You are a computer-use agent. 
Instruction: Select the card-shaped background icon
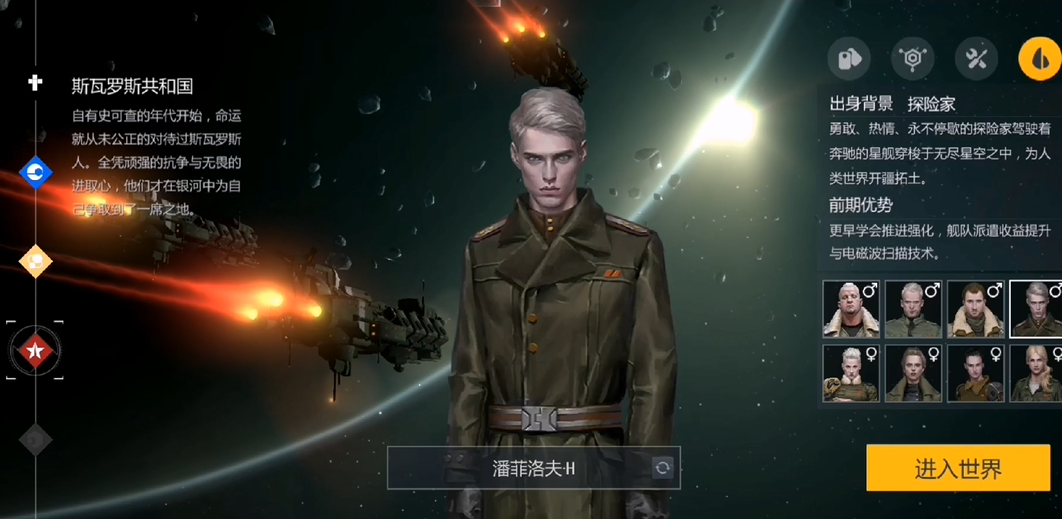(848, 59)
